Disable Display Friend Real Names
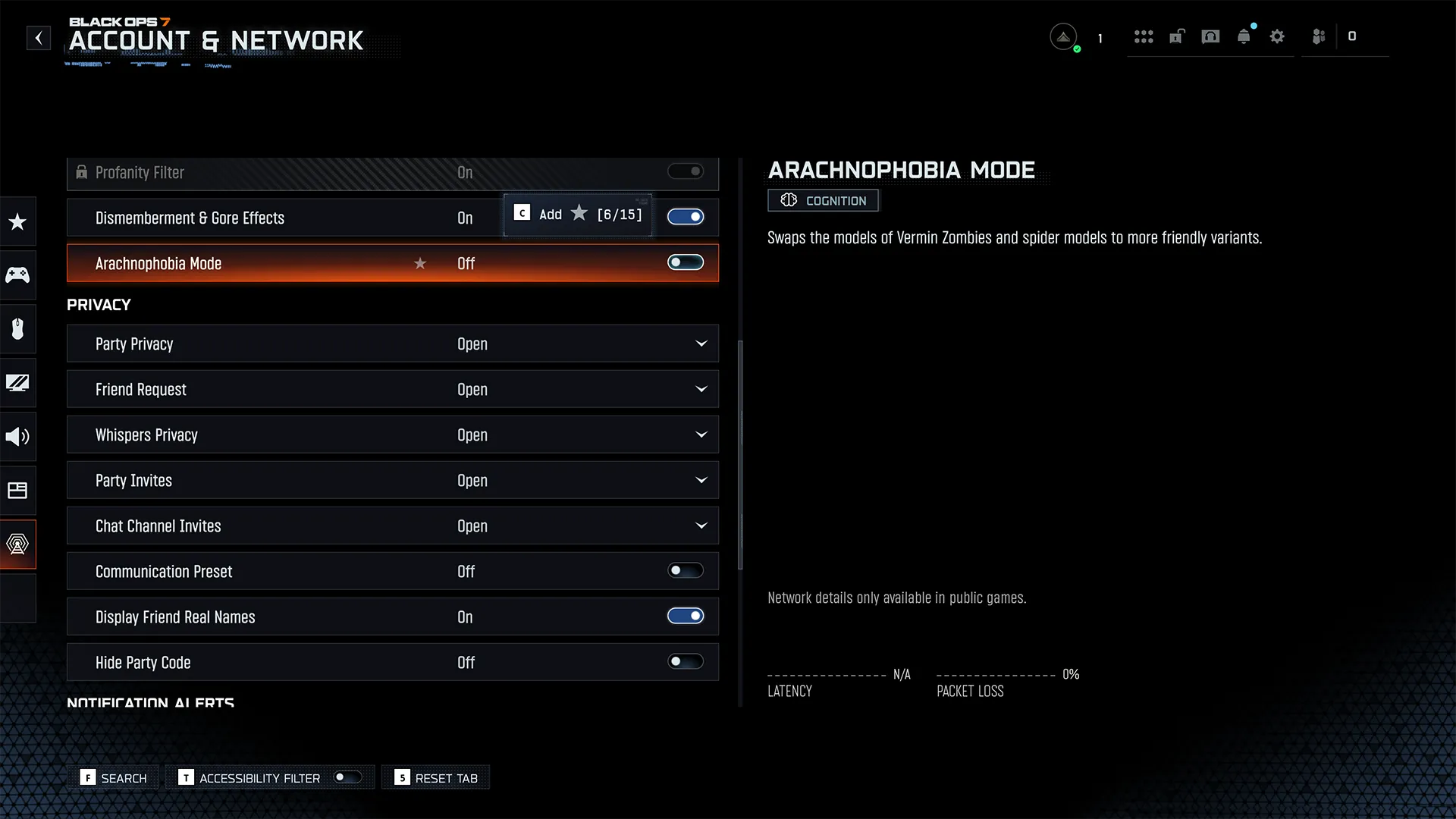1456x819 pixels. [685, 617]
